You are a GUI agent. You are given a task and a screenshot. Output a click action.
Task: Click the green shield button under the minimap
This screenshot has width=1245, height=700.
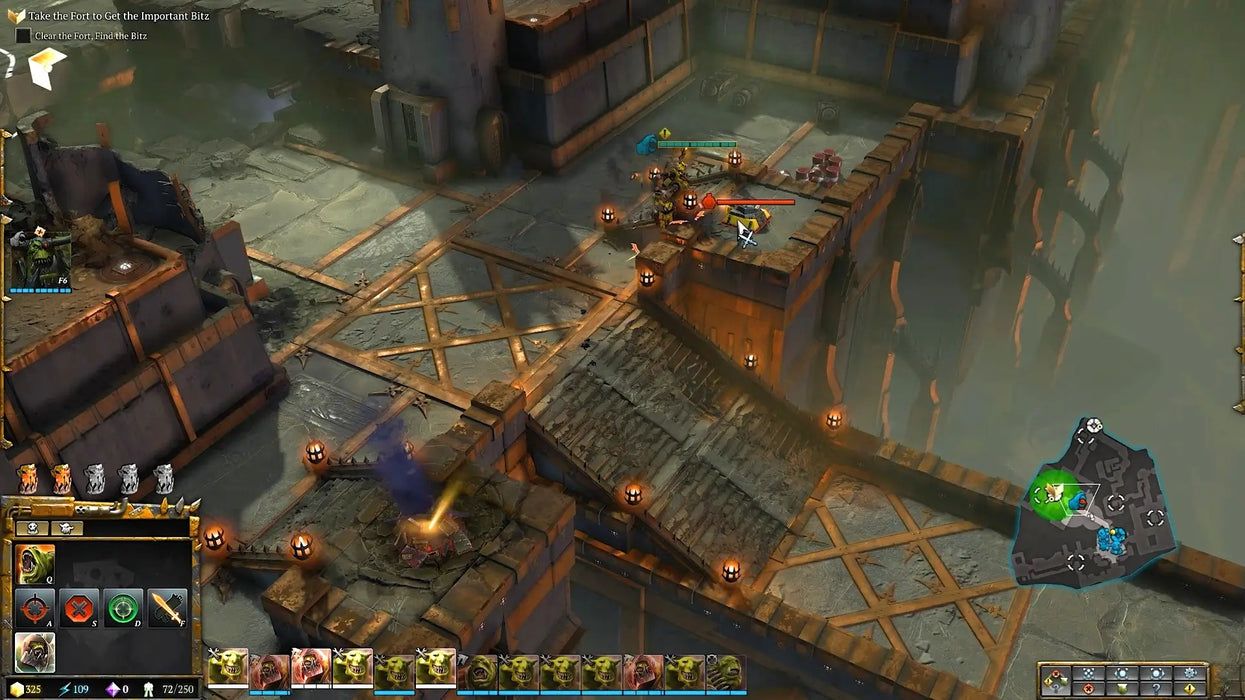pyautogui.click(x=1122, y=688)
